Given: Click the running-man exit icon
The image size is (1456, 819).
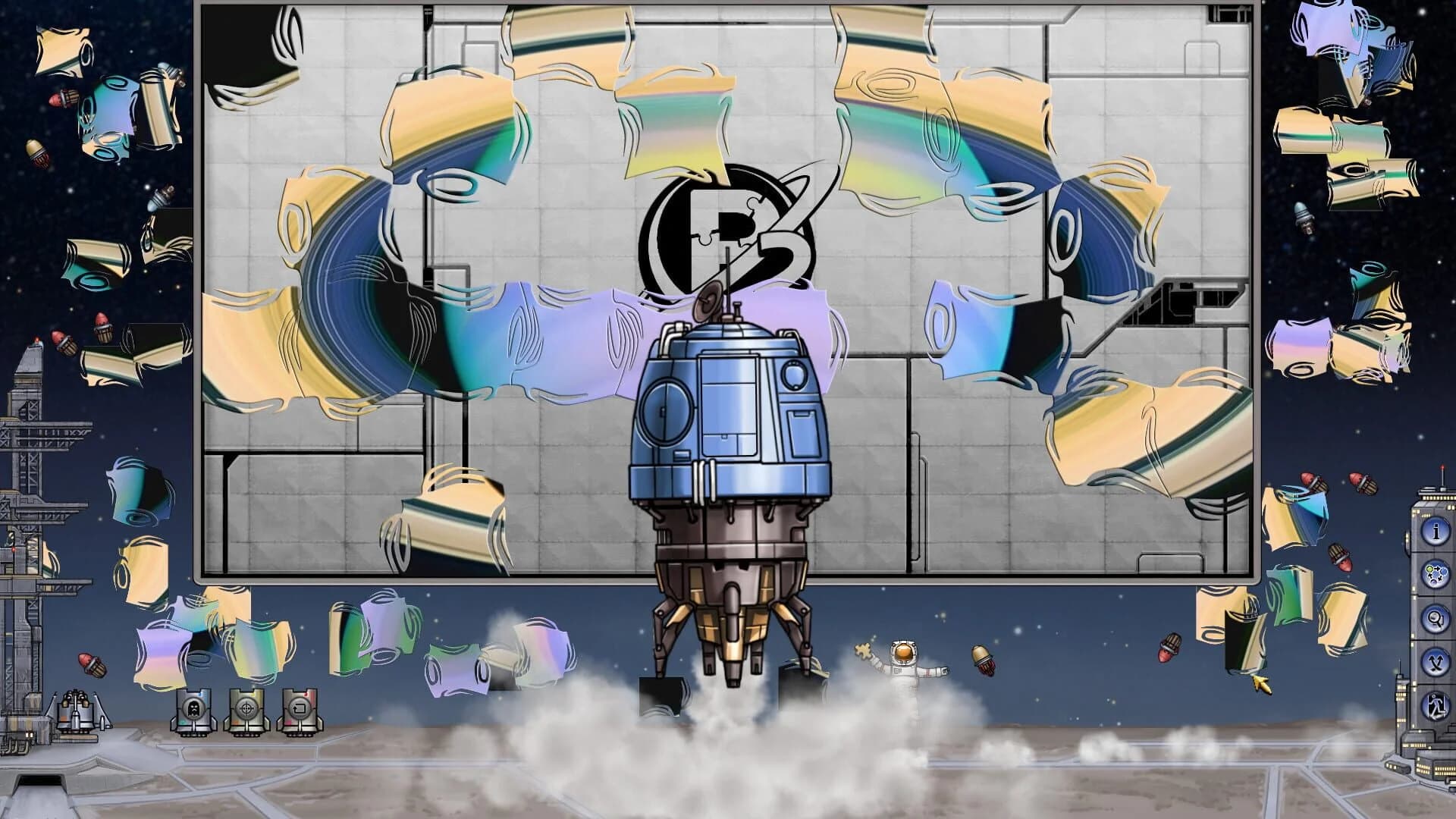Looking at the screenshot, I should click(x=1435, y=704).
